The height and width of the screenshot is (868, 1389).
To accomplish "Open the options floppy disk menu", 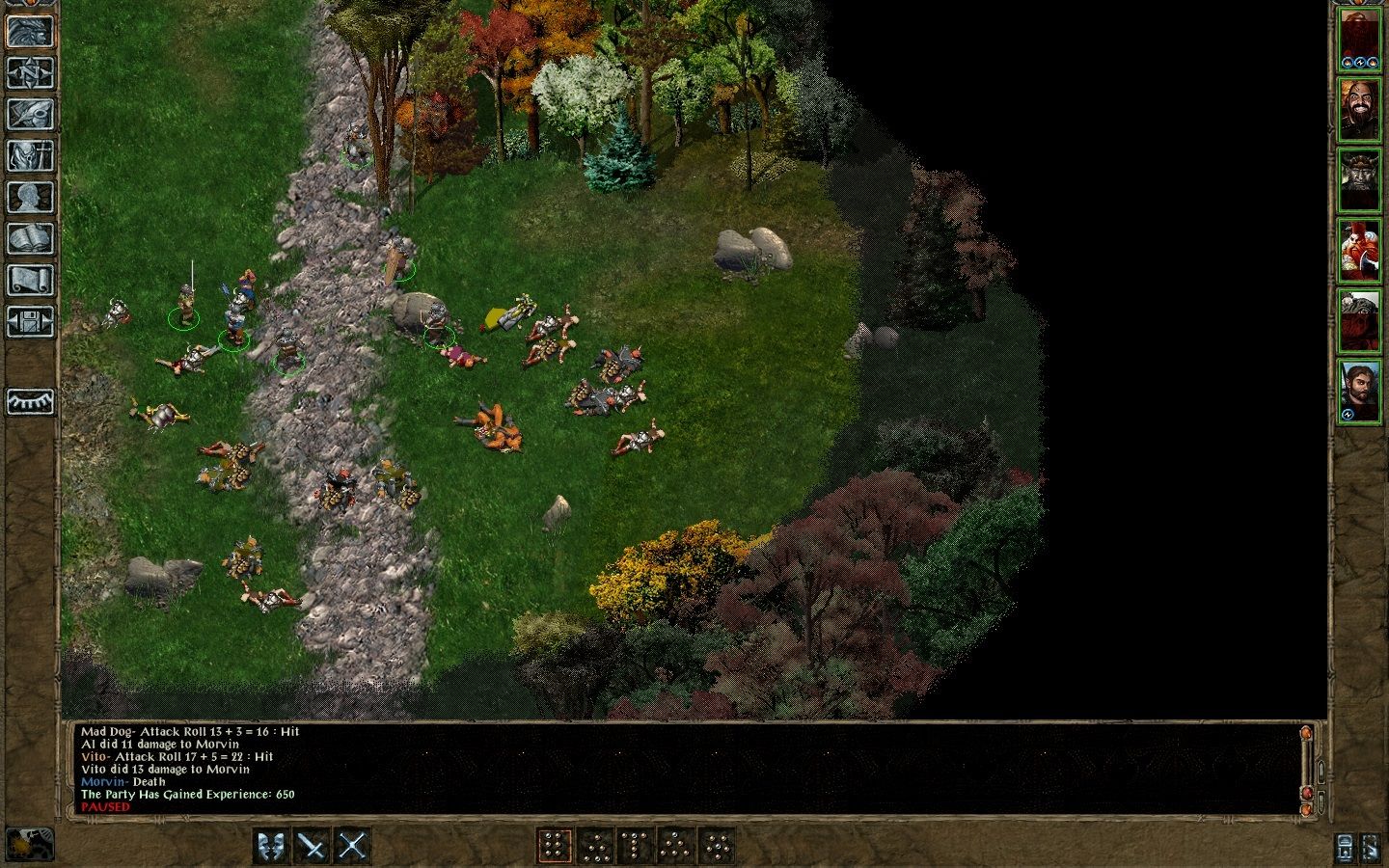I will pyautogui.click(x=30, y=321).
